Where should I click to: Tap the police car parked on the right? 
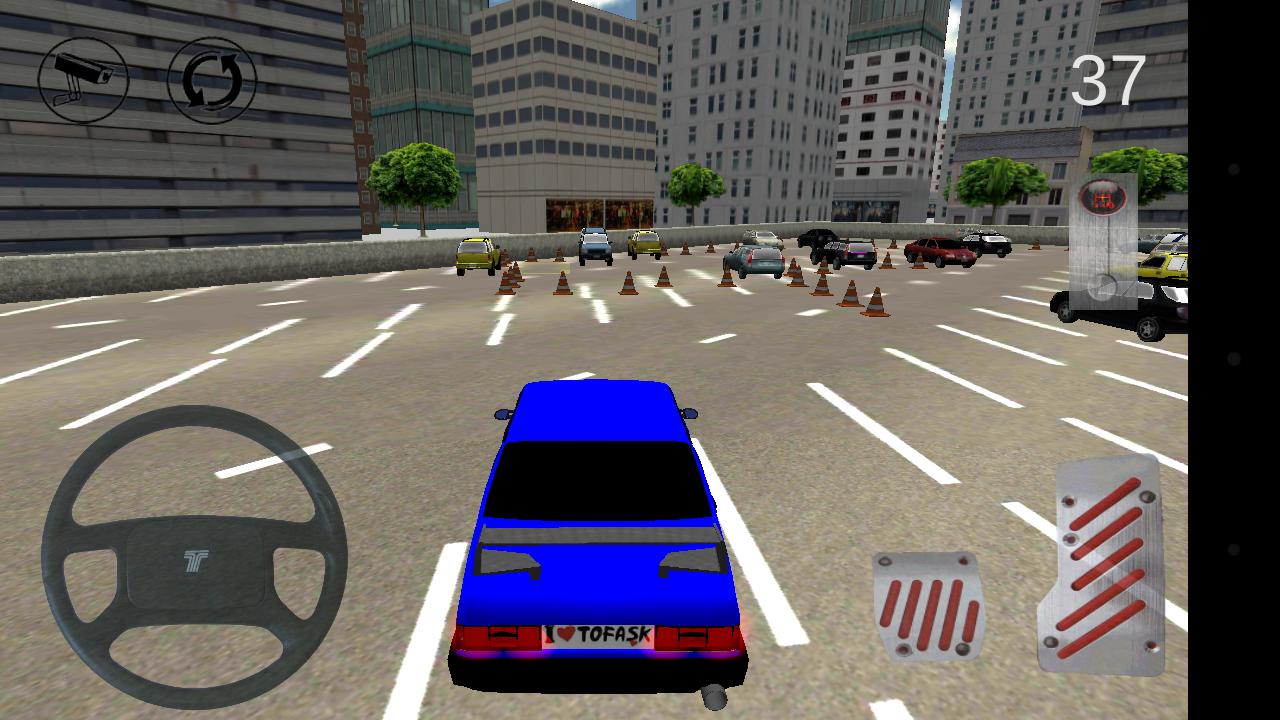coord(991,243)
